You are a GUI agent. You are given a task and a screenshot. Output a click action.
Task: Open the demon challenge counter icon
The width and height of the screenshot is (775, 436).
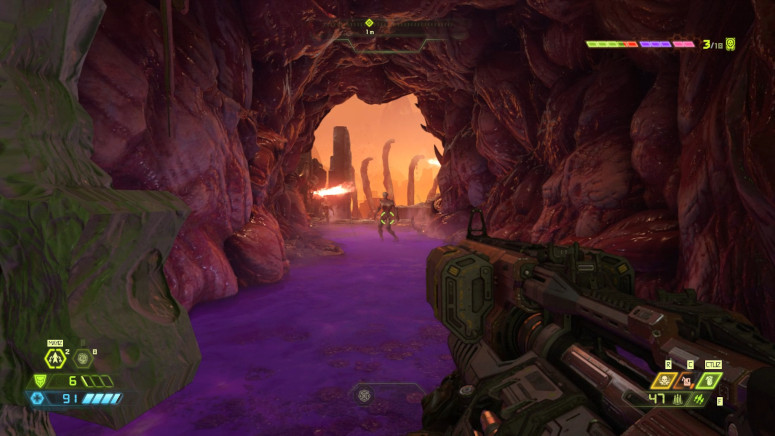(730, 44)
